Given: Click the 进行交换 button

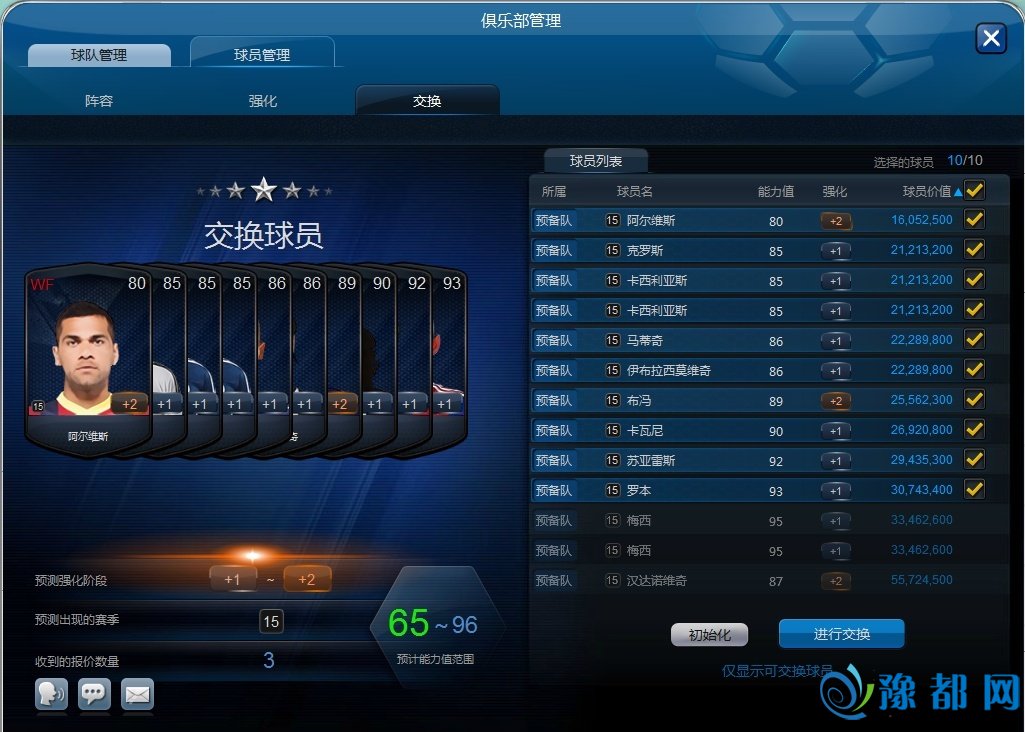Looking at the screenshot, I should click(x=841, y=634).
